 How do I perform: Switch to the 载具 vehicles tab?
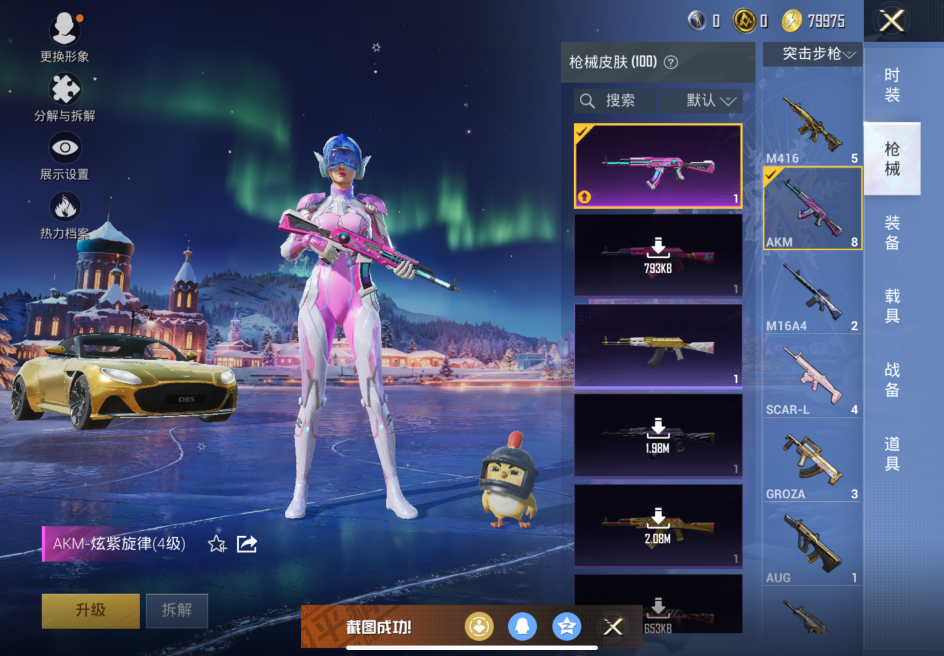tap(892, 306)
